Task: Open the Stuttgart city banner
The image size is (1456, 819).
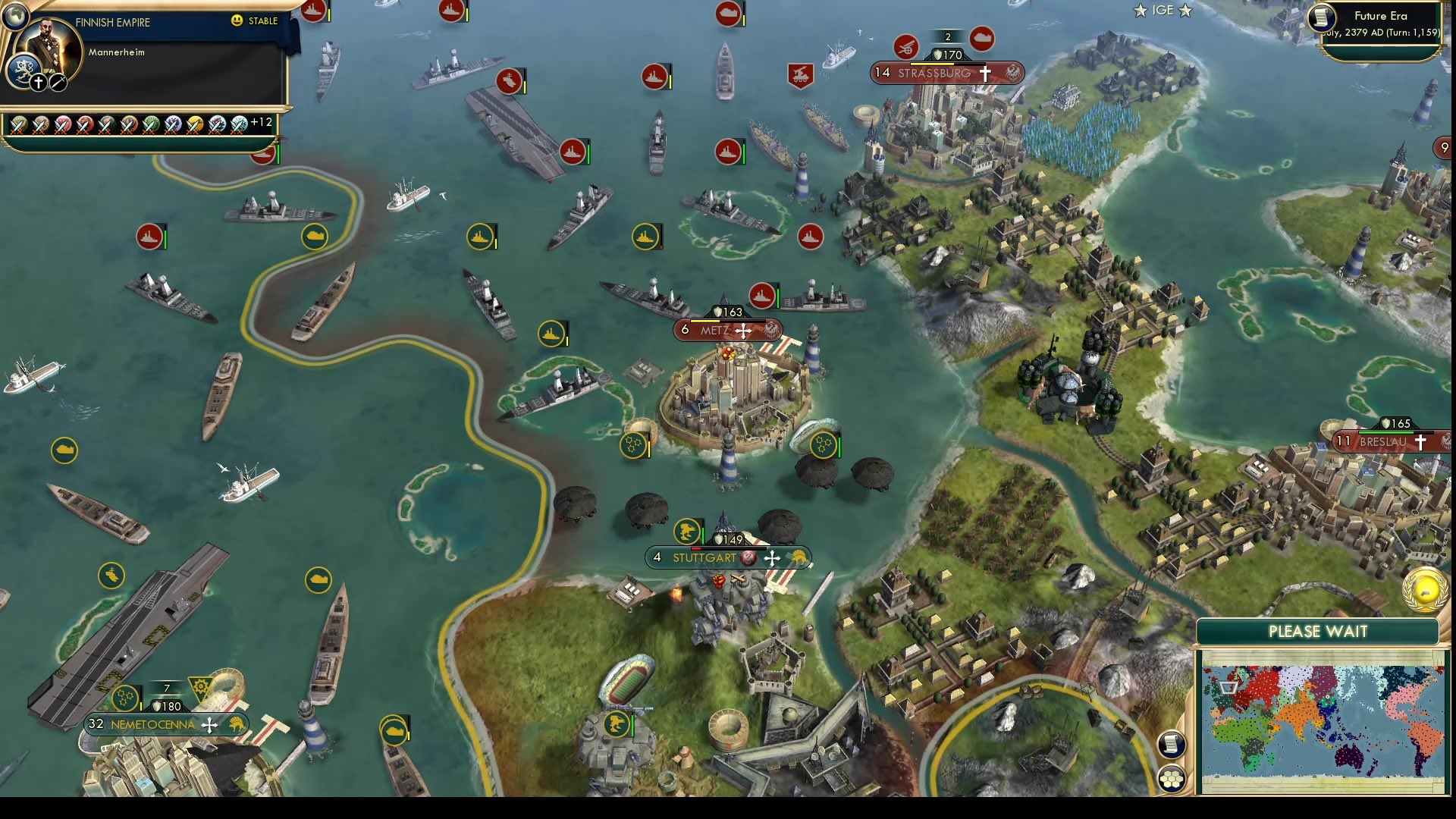Action: pyautogui.click(x=704, y=558)
